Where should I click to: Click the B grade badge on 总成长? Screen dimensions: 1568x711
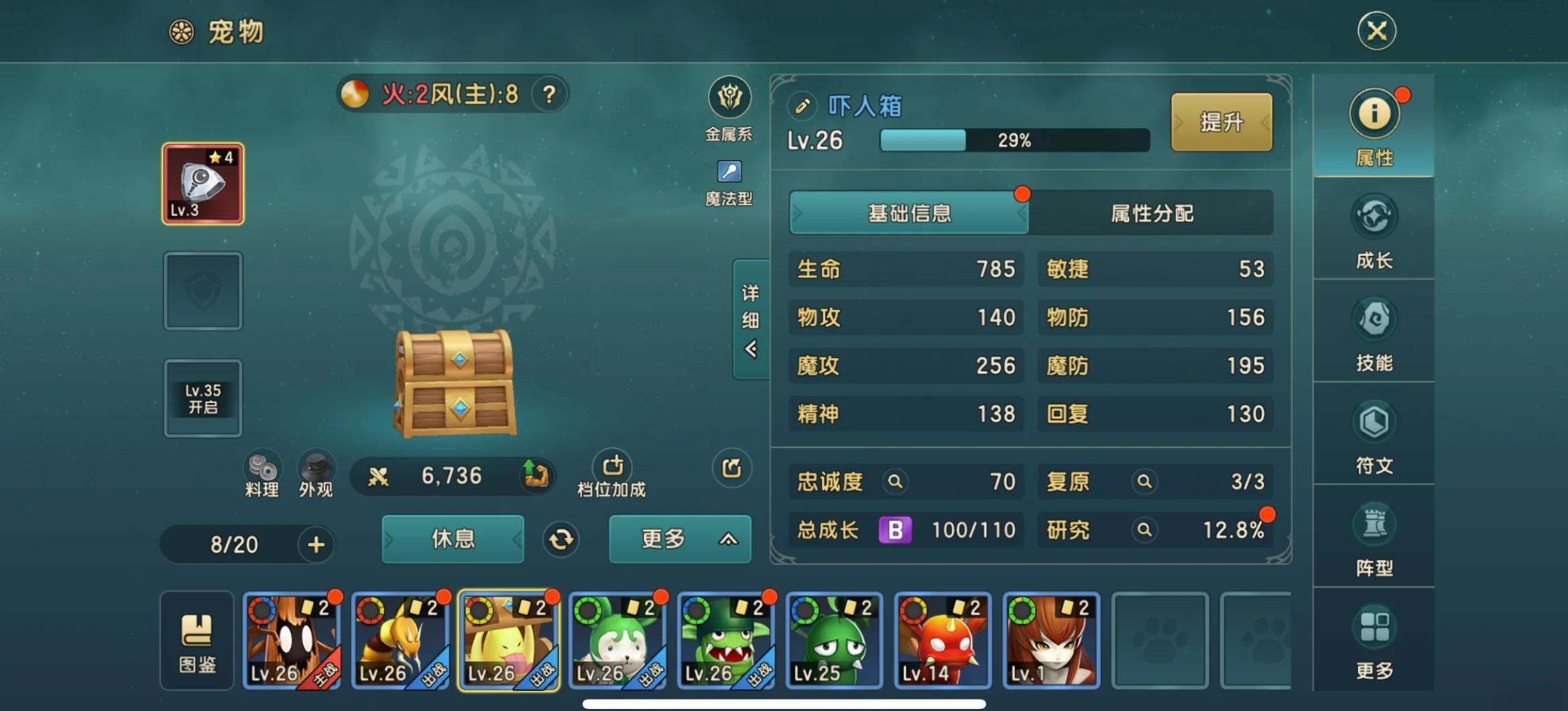tap(896, 530)
